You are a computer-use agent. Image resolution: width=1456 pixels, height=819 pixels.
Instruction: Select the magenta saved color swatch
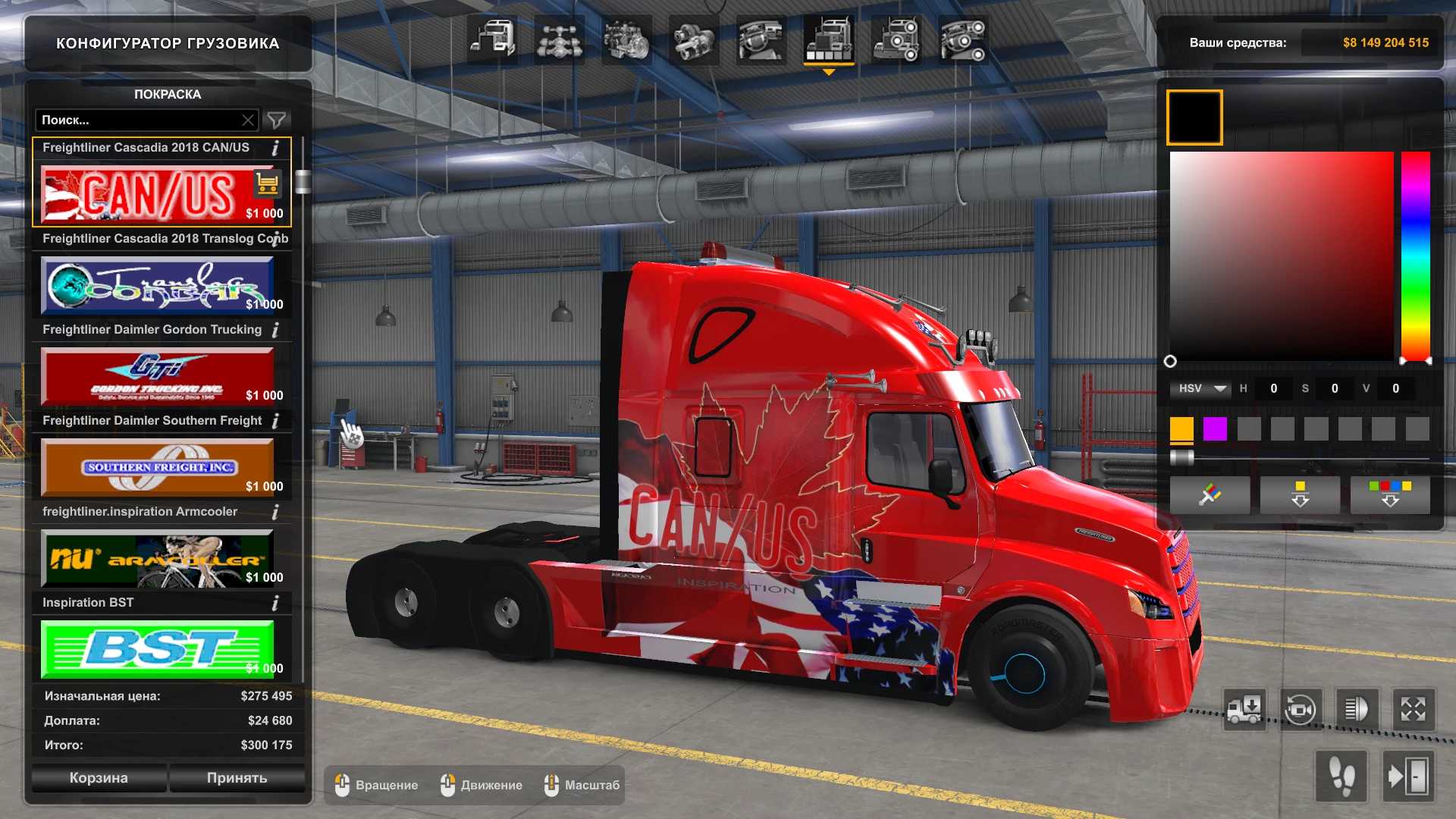pos(1215,429)
